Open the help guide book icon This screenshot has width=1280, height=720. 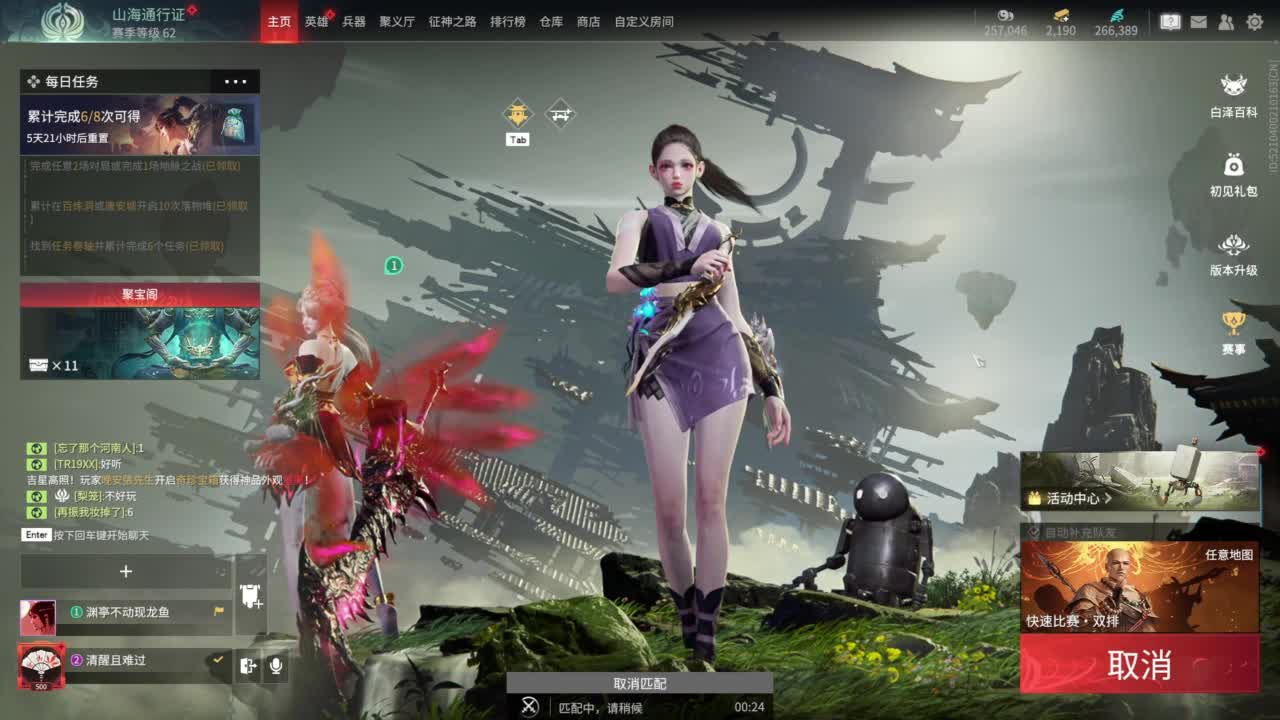[x=1170, y=21]
